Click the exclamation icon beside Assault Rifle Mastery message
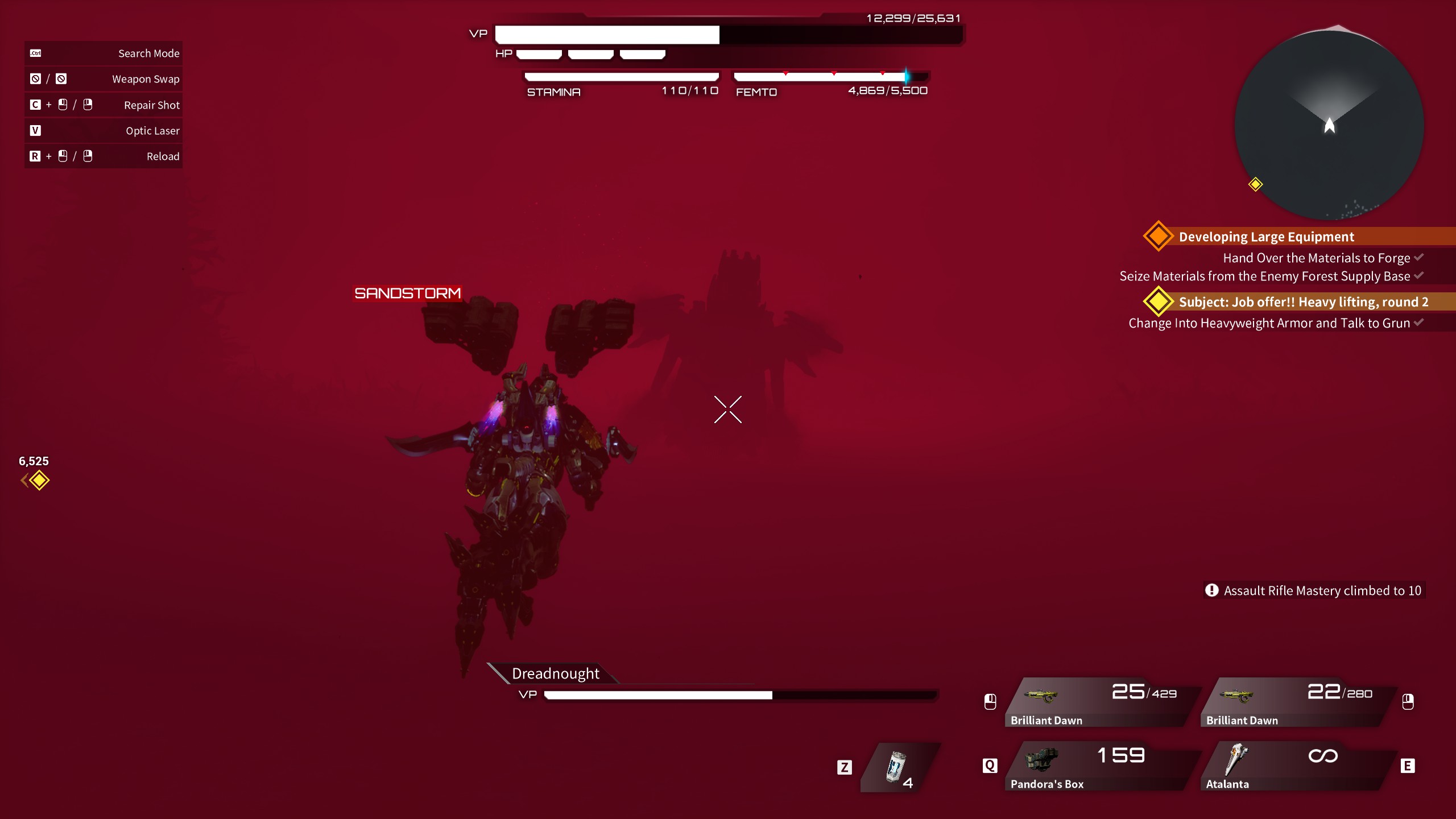Screen dimensions: 1456x819 tap(1211, 590)
